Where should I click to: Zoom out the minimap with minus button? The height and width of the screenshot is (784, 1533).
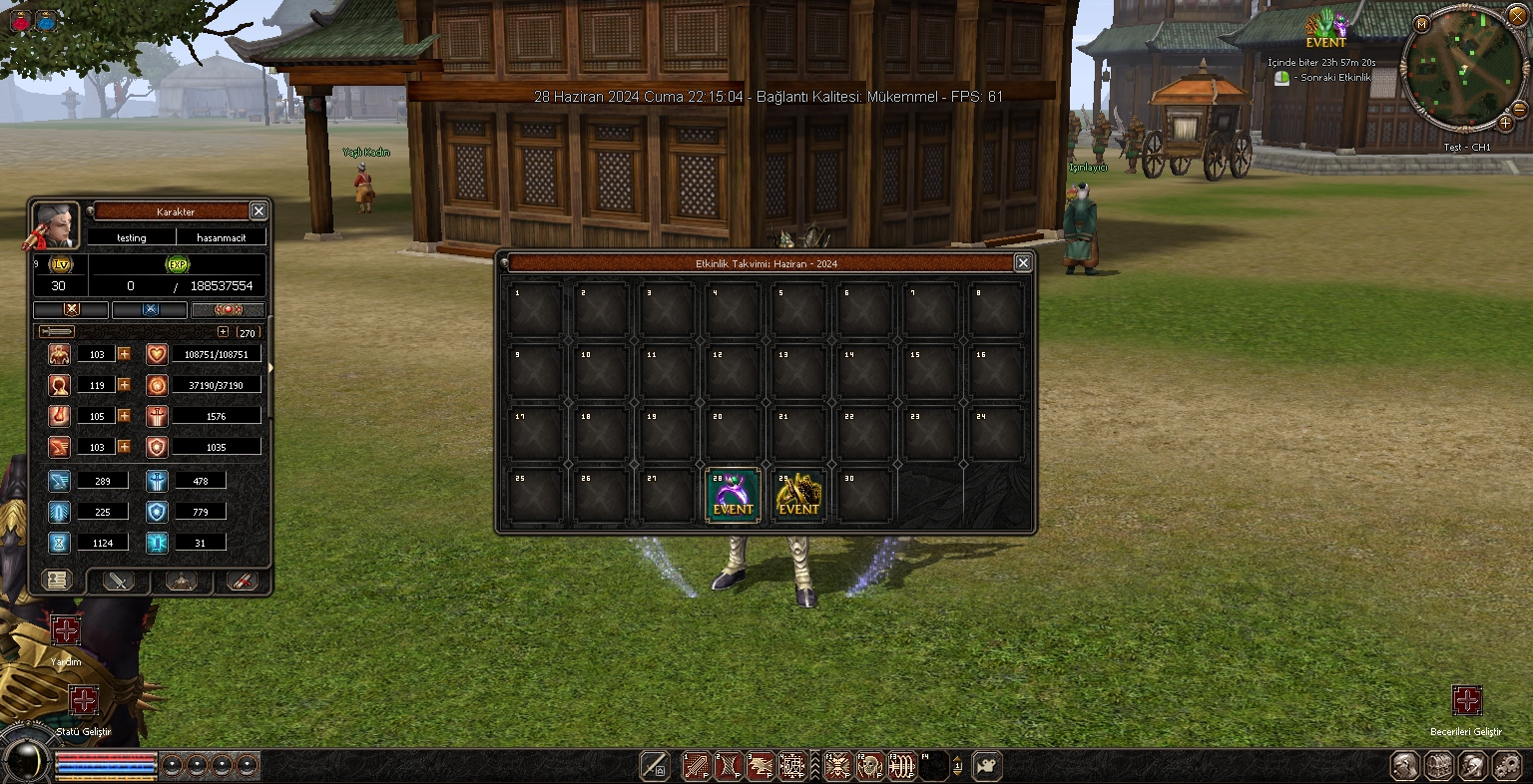tap(1519, 109)
